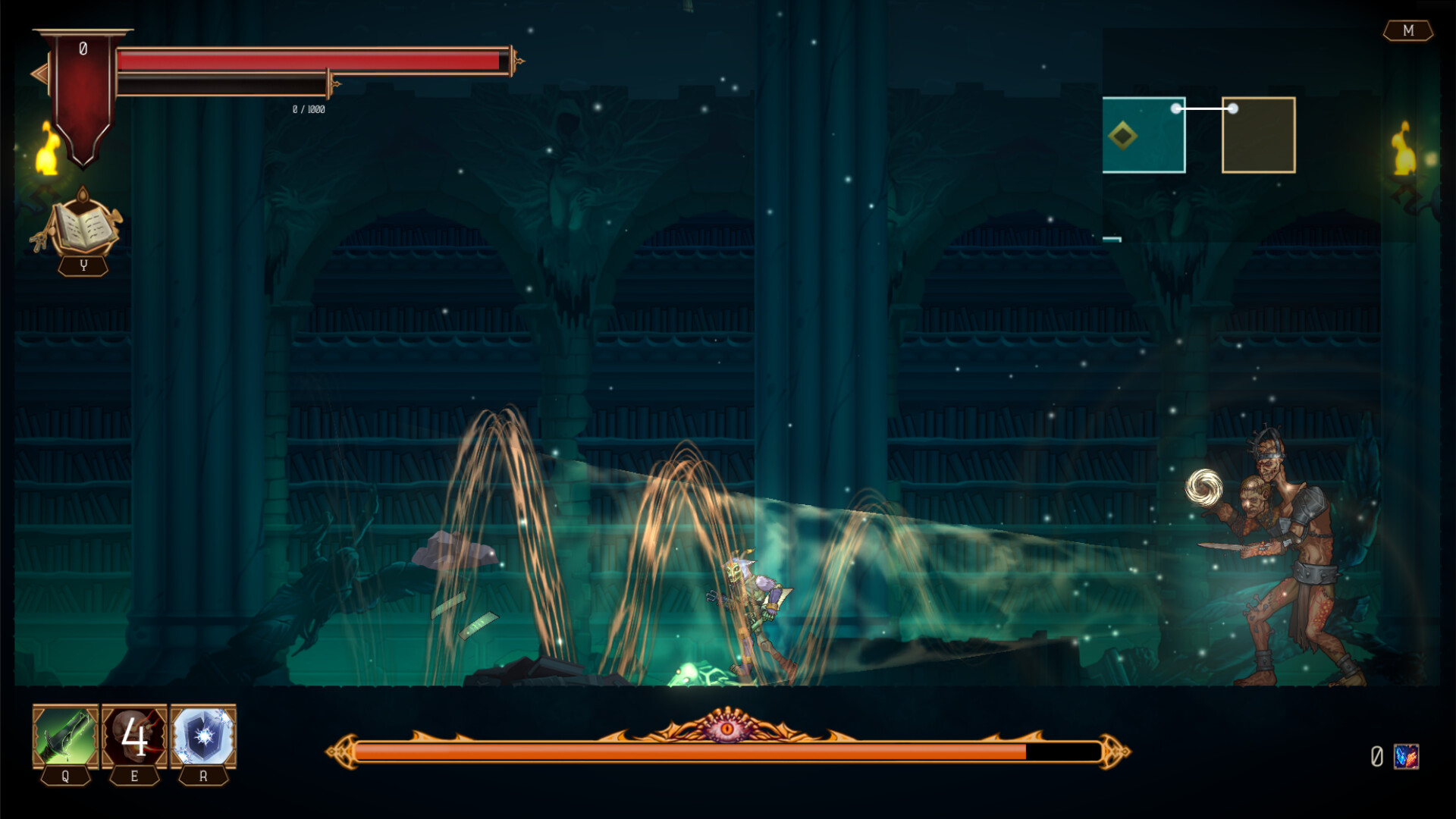Viewport: 1456px width, 819px height.
Task: Toggle the diamond marker on the minimap
Action: (1125, 136)
